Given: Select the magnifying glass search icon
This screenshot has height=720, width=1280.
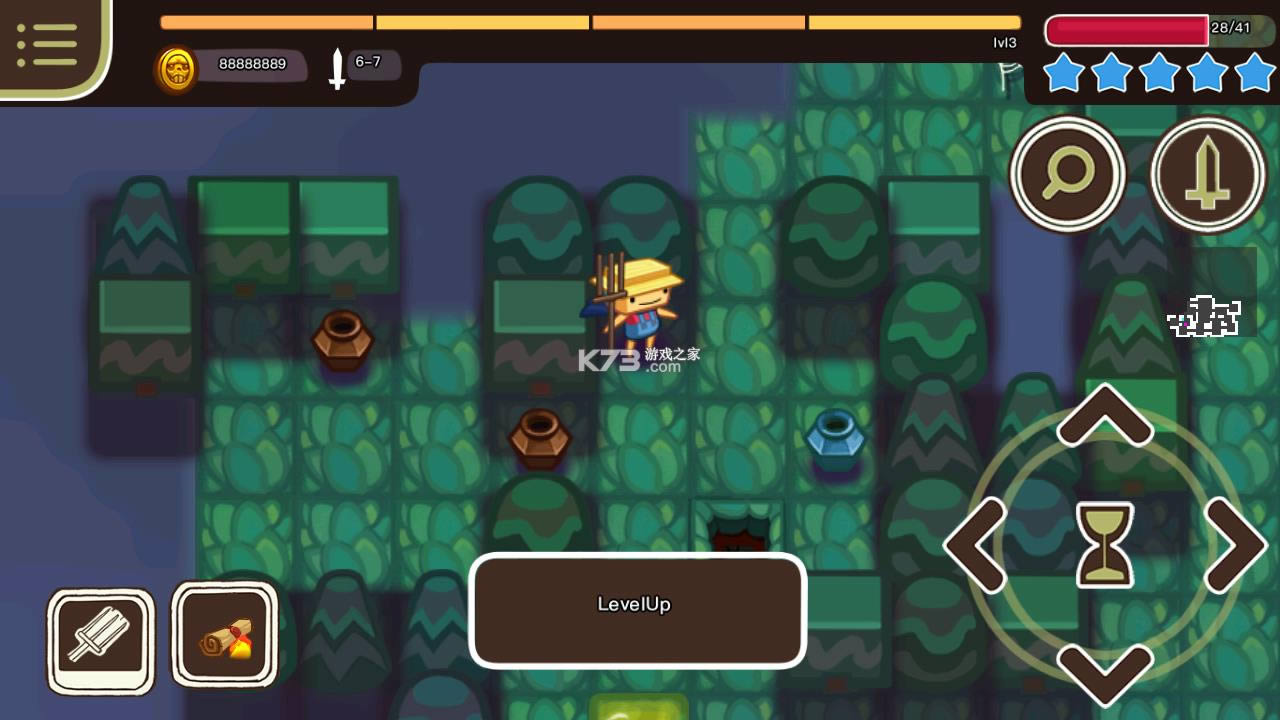Looking at the screenshot, I should [x=1068, y=172].
